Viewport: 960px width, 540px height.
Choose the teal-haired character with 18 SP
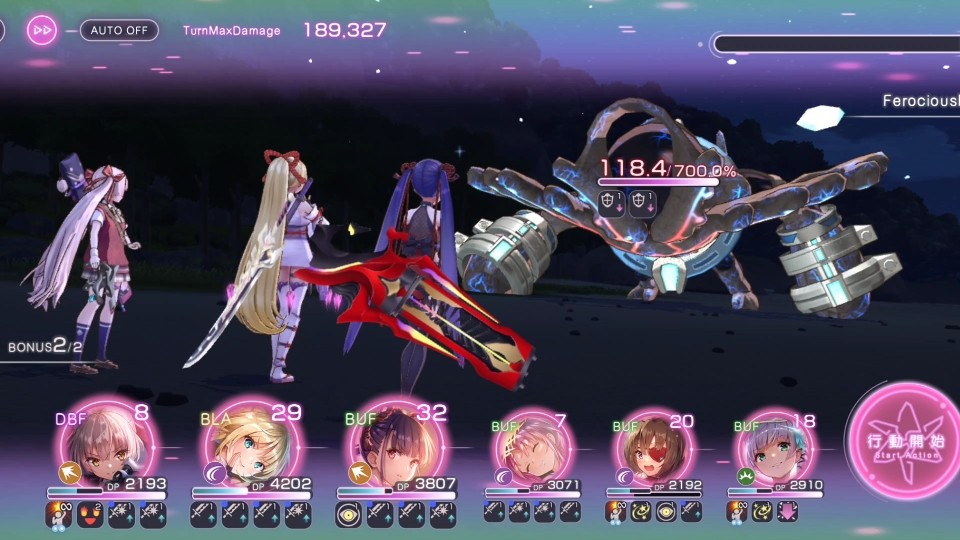[x=775, y=449]
